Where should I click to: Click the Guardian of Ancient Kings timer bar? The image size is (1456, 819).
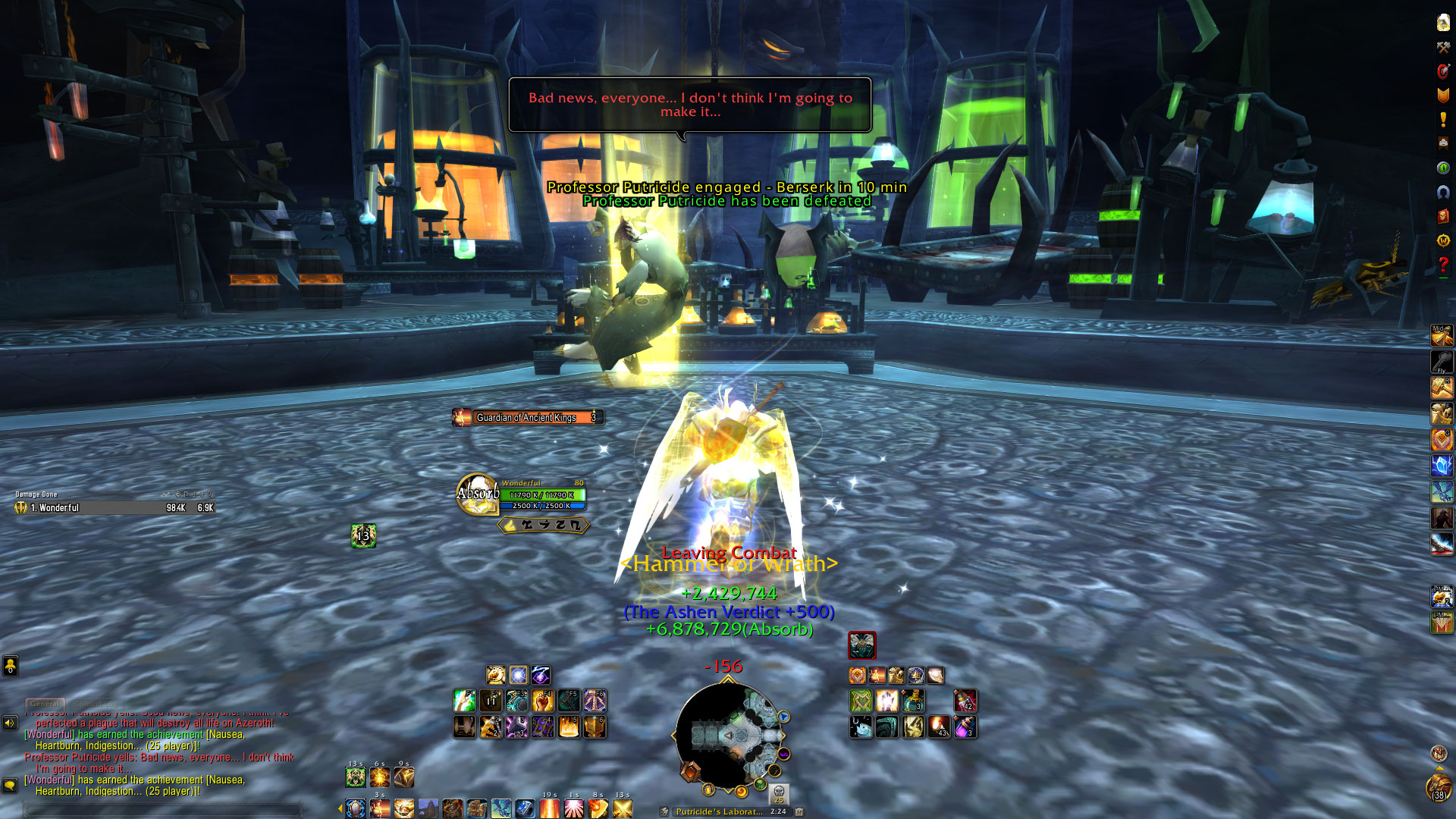click(x=528, y=417)
